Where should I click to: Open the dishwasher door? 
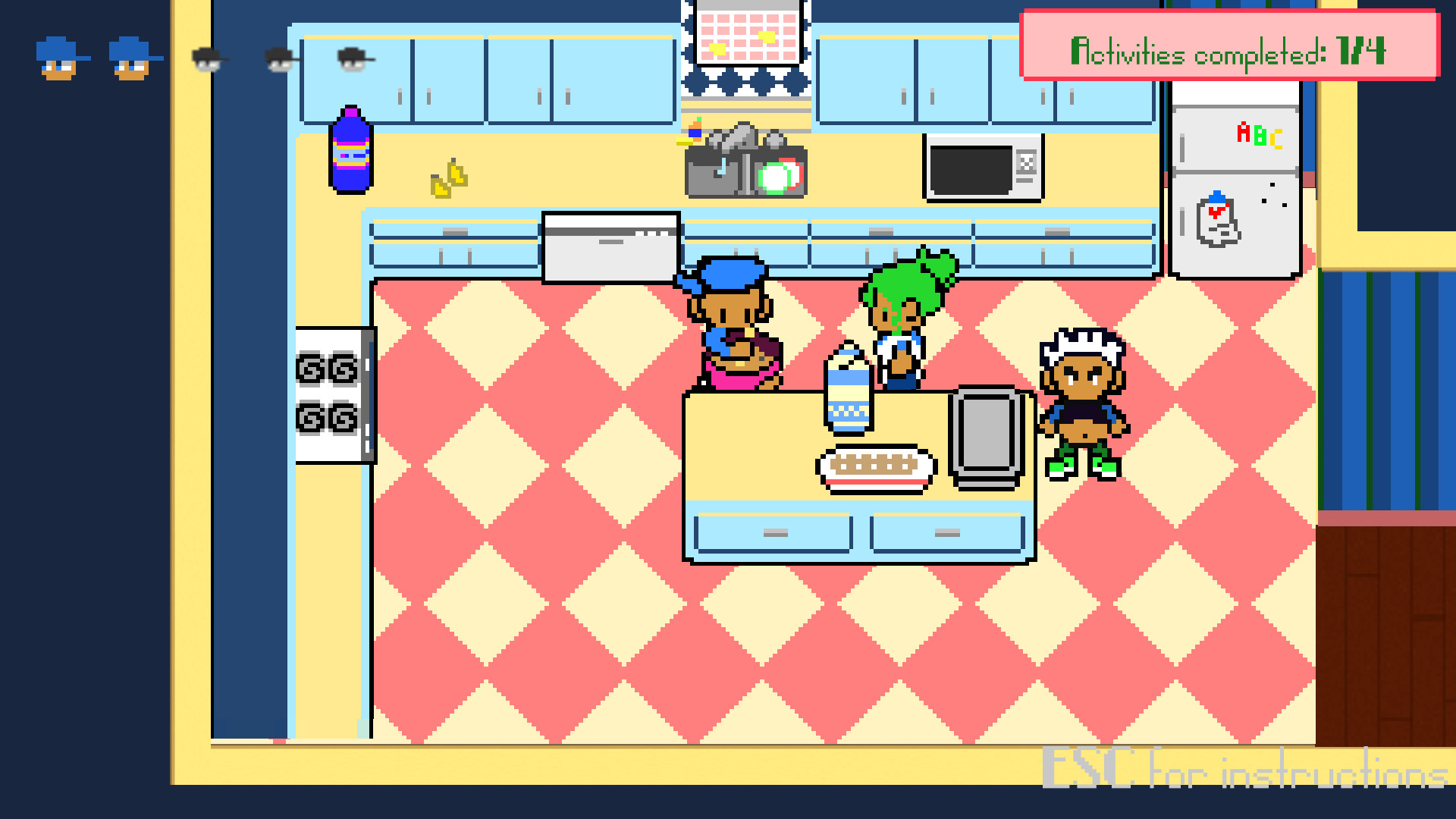tap(610, 246)
